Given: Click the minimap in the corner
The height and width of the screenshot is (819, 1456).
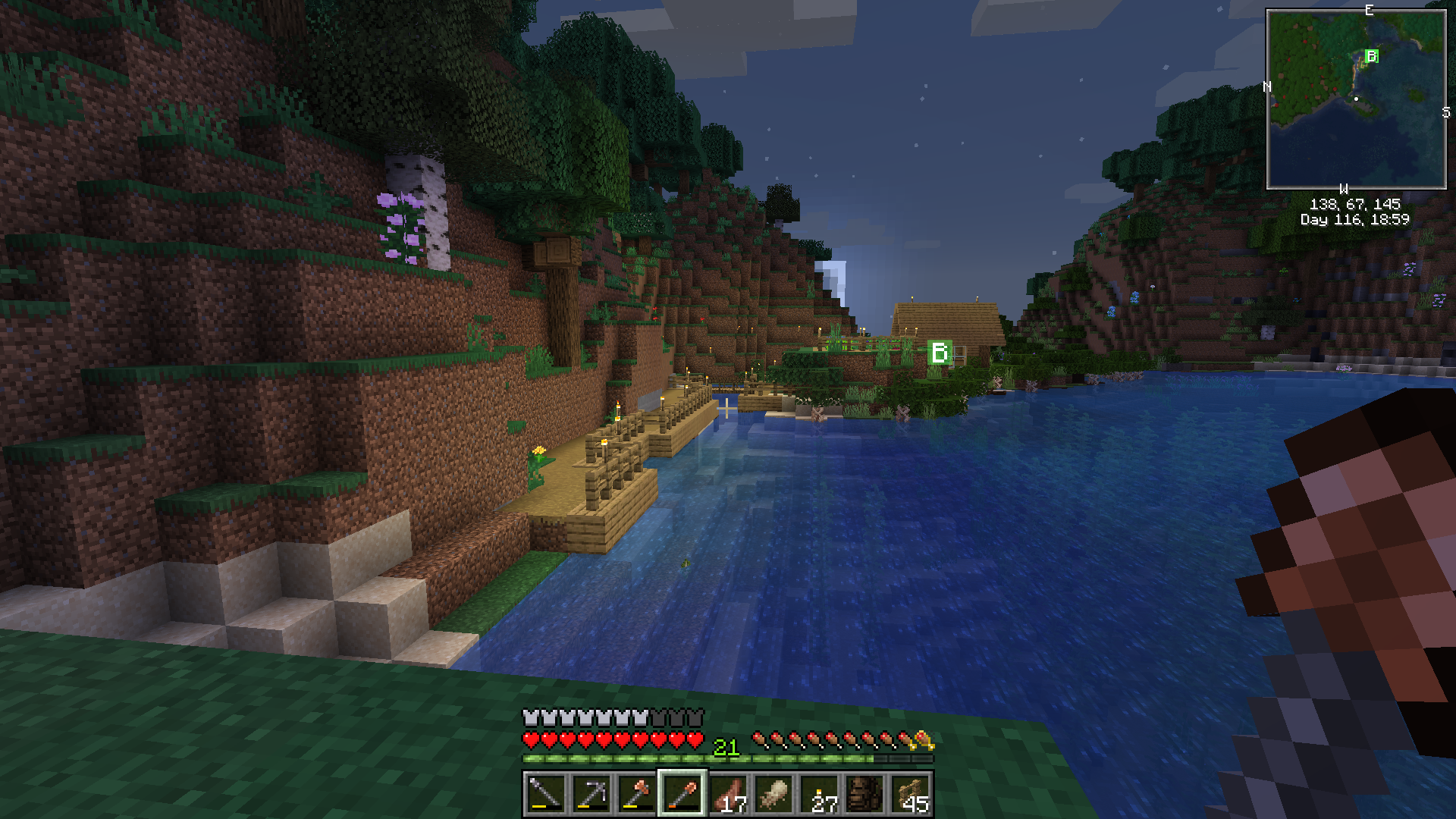Looking at the screenshot, I should click(1356, 99).
